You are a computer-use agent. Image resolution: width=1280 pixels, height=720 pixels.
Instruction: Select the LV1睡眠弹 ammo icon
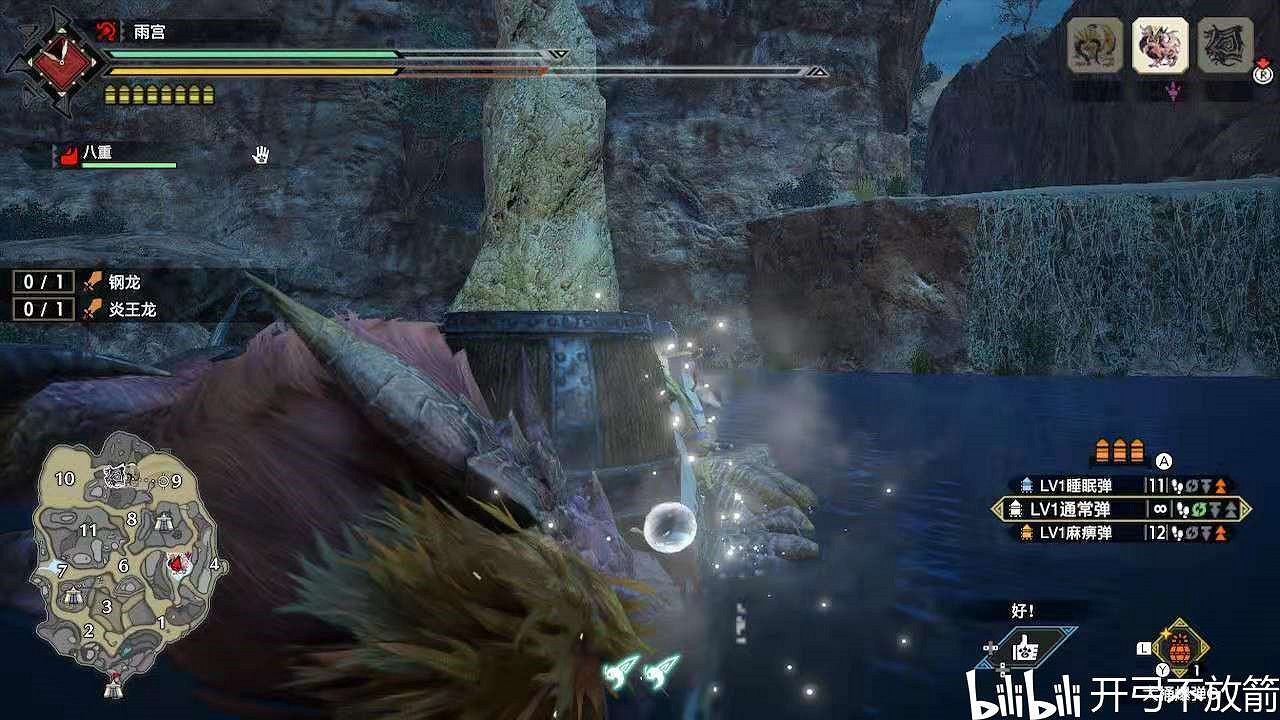point(1027,484)
